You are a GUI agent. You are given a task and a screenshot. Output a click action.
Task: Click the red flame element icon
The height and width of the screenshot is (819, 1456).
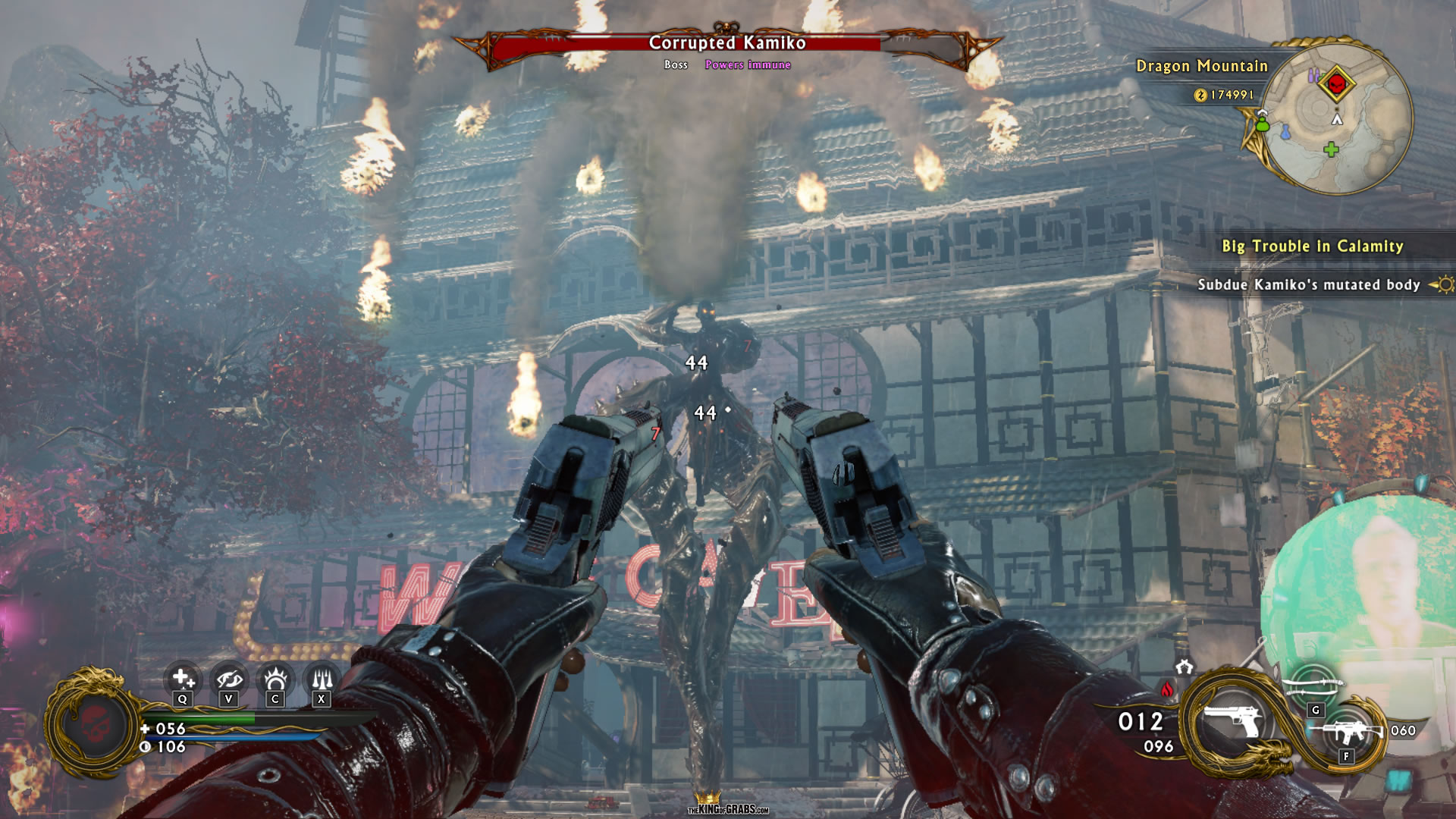pyautogui.click(x=1167, y=689)
